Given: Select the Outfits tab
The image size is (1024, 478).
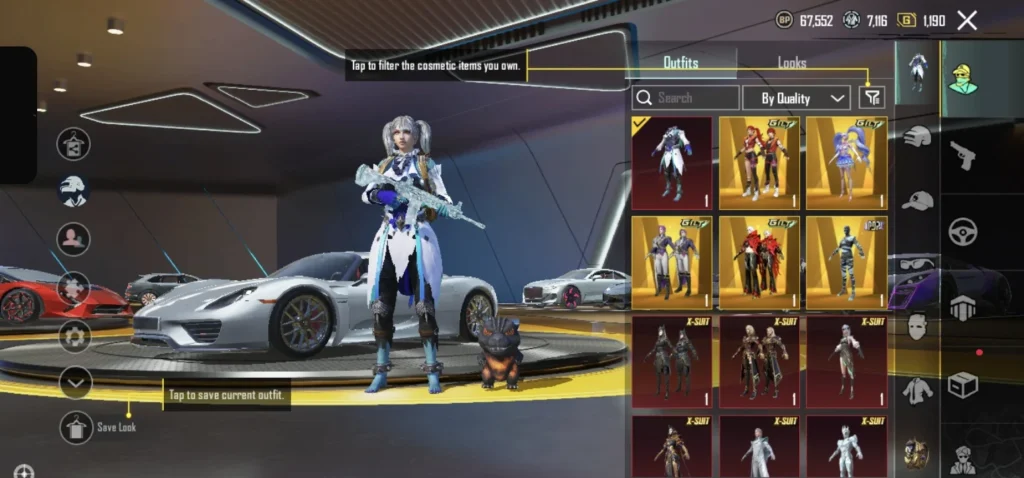Looking at the screenshot, I should pos(681,63).
